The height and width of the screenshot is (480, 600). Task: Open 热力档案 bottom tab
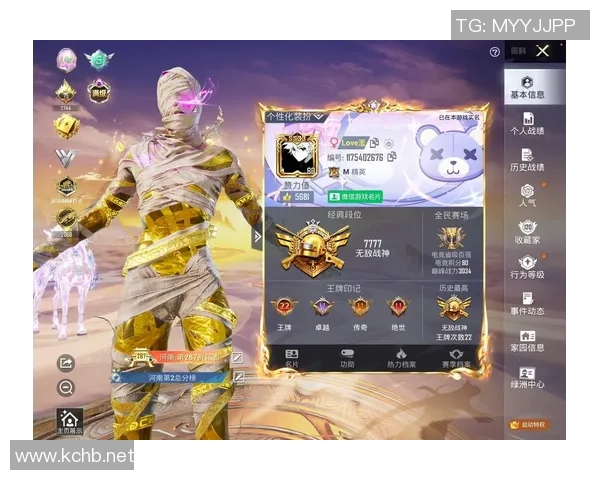pyautogui.click(x=400, y=358)
